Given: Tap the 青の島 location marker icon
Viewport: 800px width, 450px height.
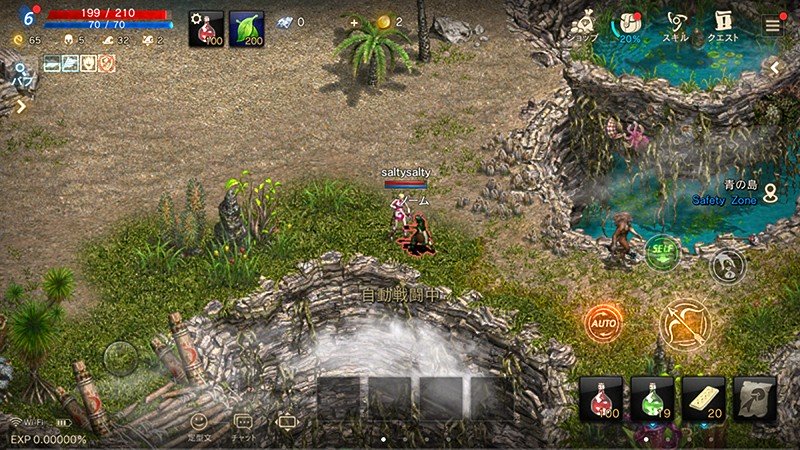Looking at the screenshot, I should (770, 193).
